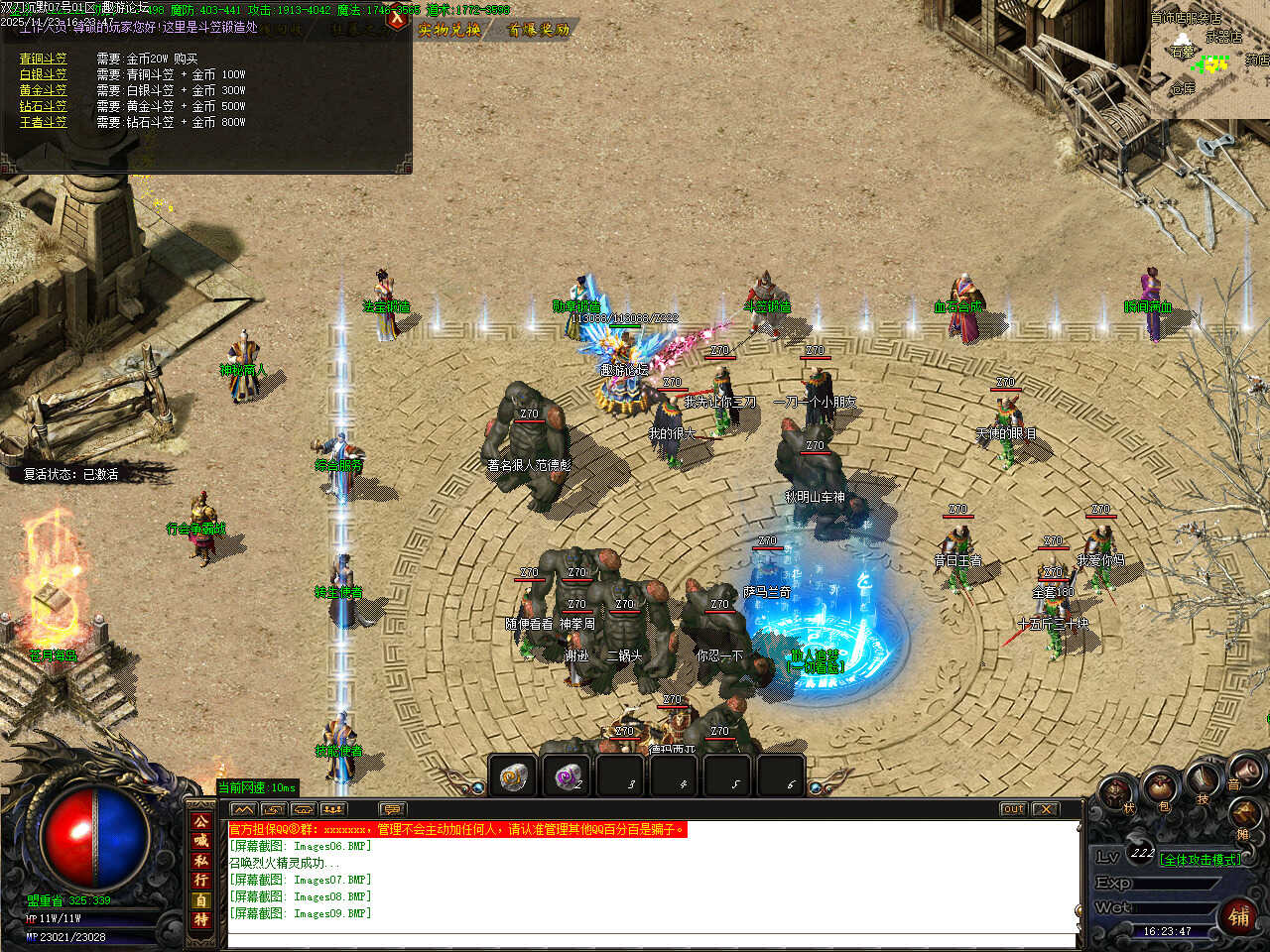
Task: Use the item in hotbar slot 1
Action: [x=513, y=776]
